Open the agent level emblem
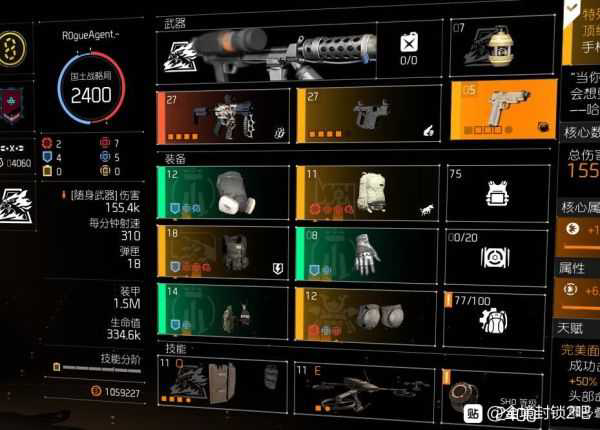600x430 pixels. click(14, 48)
